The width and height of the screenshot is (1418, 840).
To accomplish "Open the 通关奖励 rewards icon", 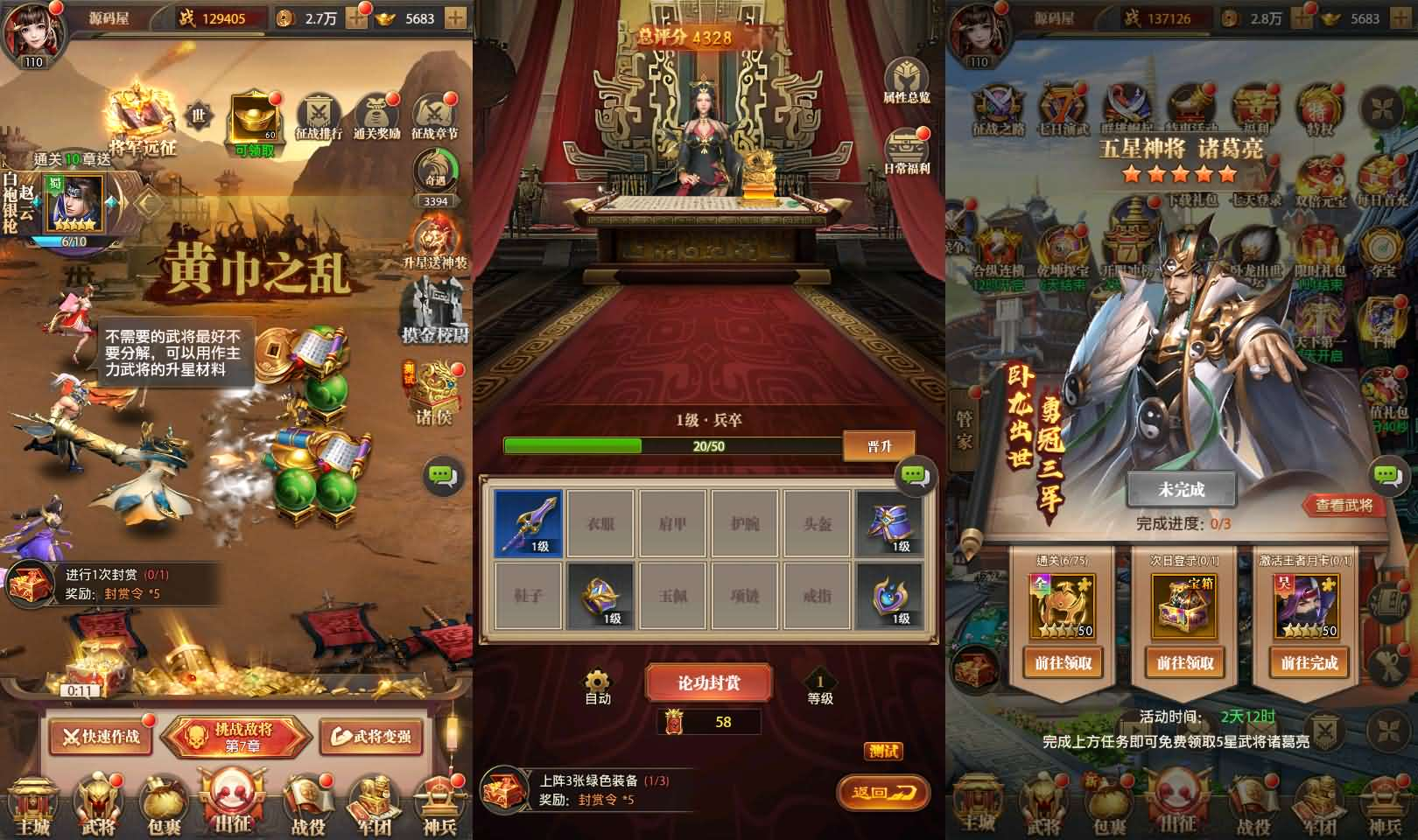I will point(375,112).
